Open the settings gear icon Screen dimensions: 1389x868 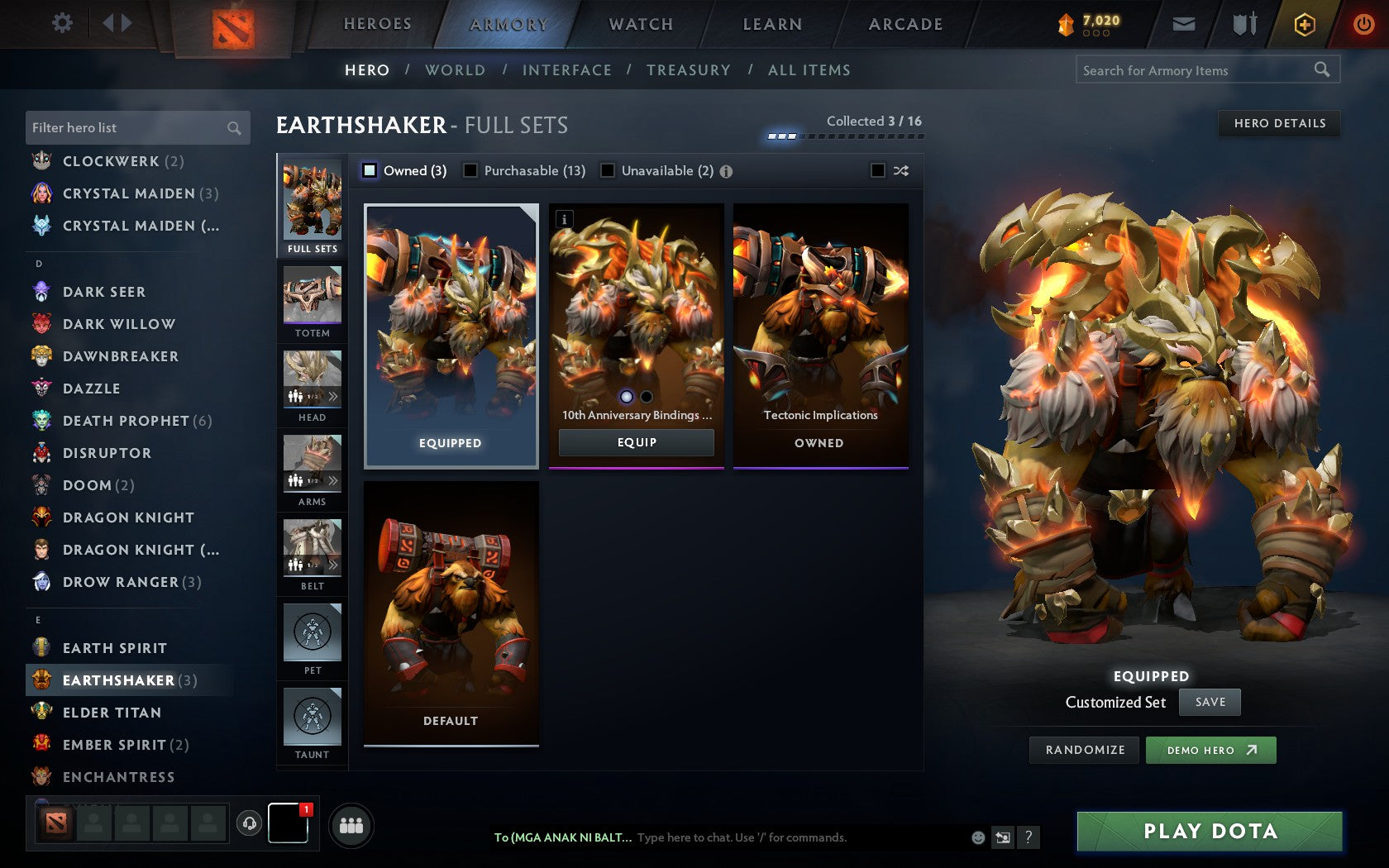61,23
